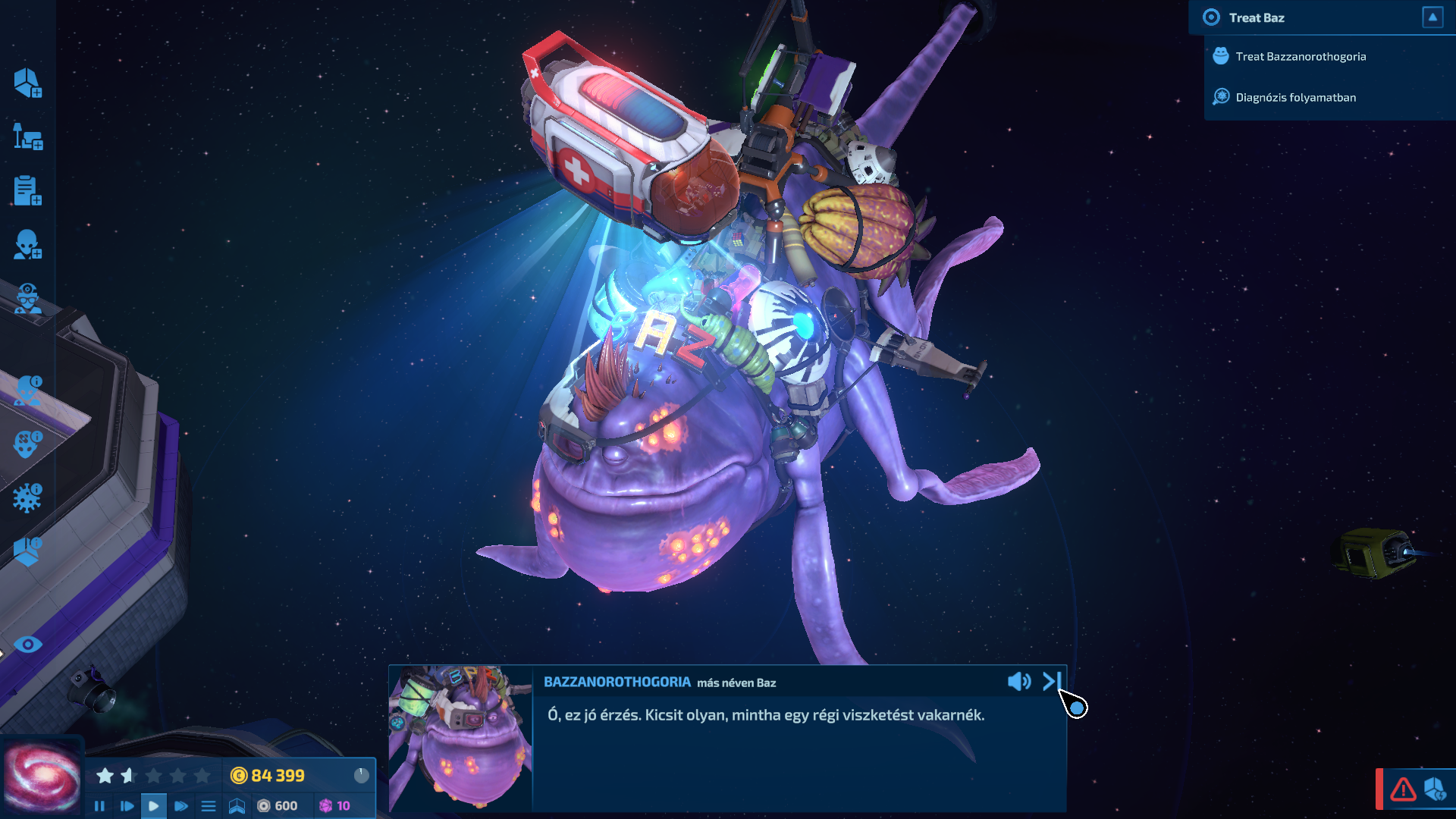
Task: Open the furniture items menu
Action: click(27, 137)
